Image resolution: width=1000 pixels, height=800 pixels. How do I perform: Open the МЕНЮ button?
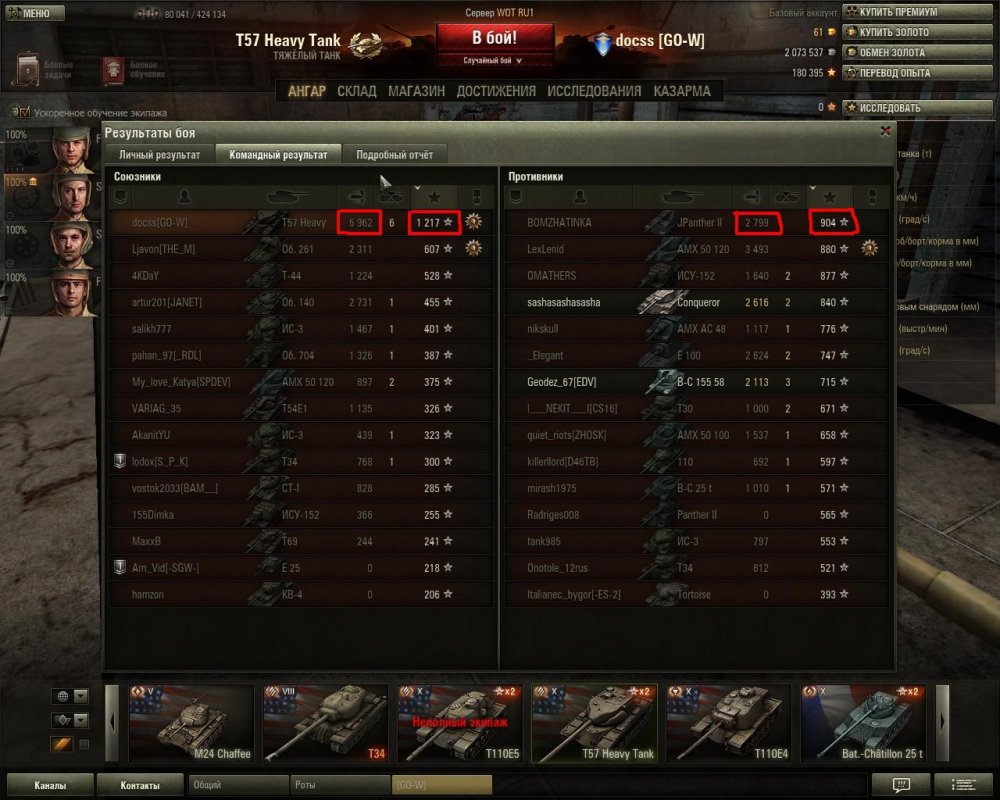[35, 13]
